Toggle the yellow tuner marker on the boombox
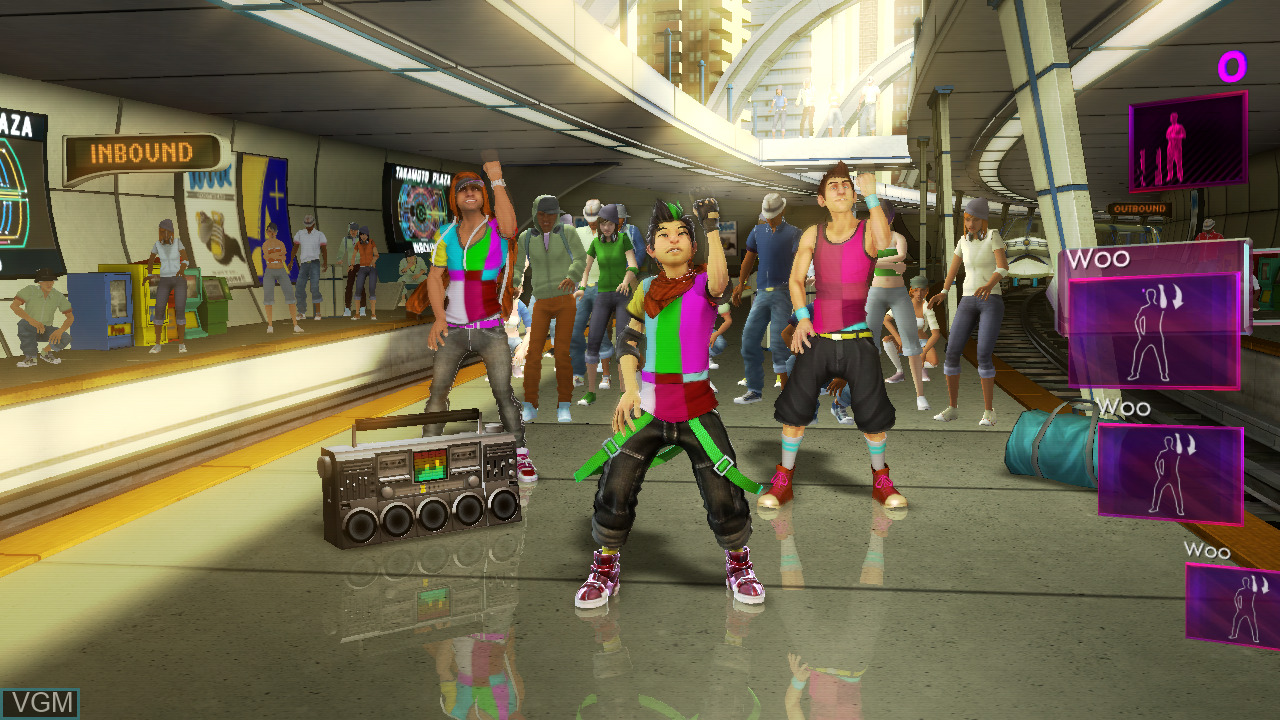 [423, 488]
